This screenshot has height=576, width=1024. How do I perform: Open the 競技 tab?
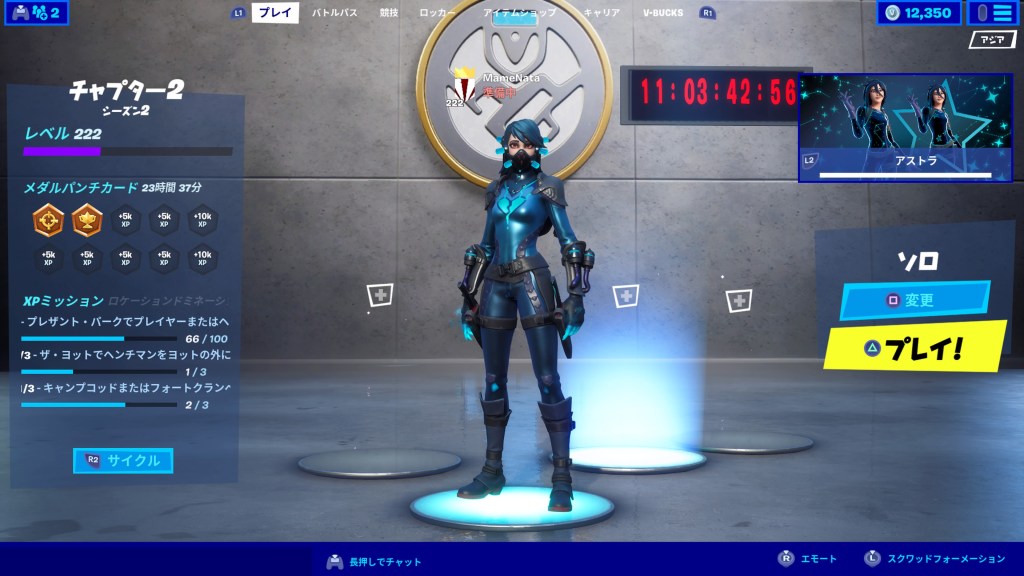click(x=389, y=13)
